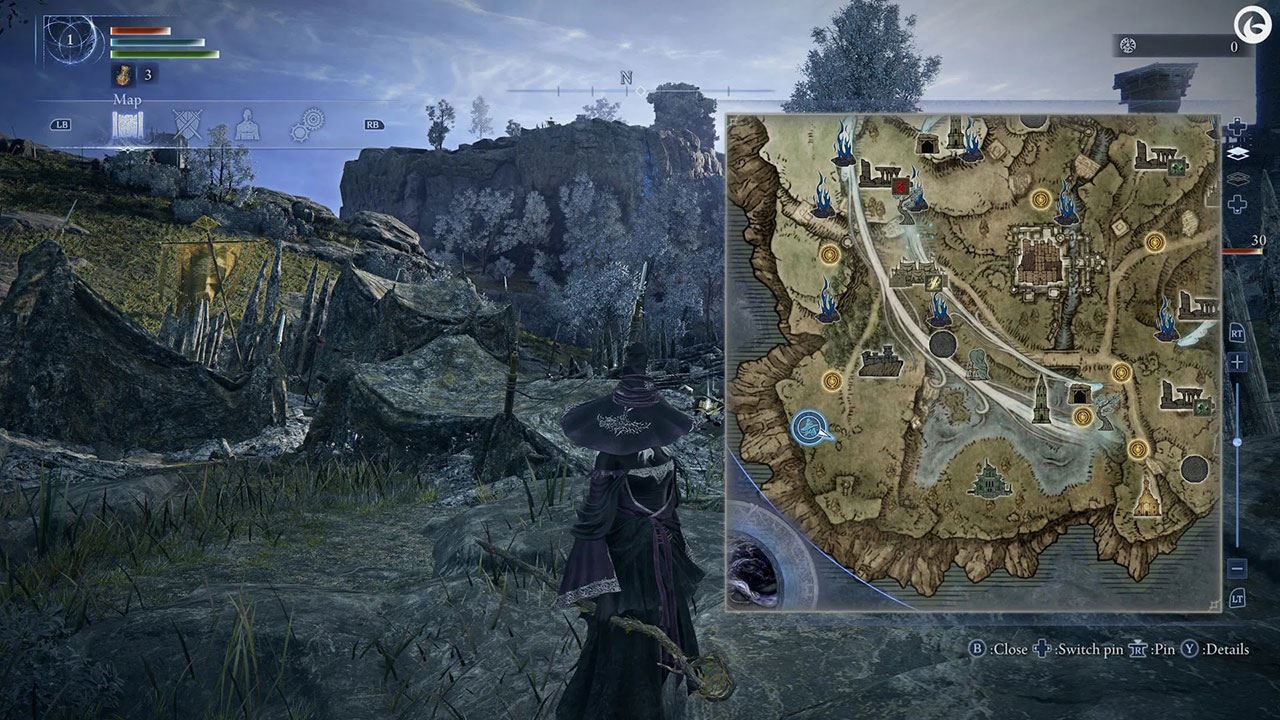Zoom out with the map minus button
Viewport: 1280px width, 720px height.
(x=1237, y=568)
